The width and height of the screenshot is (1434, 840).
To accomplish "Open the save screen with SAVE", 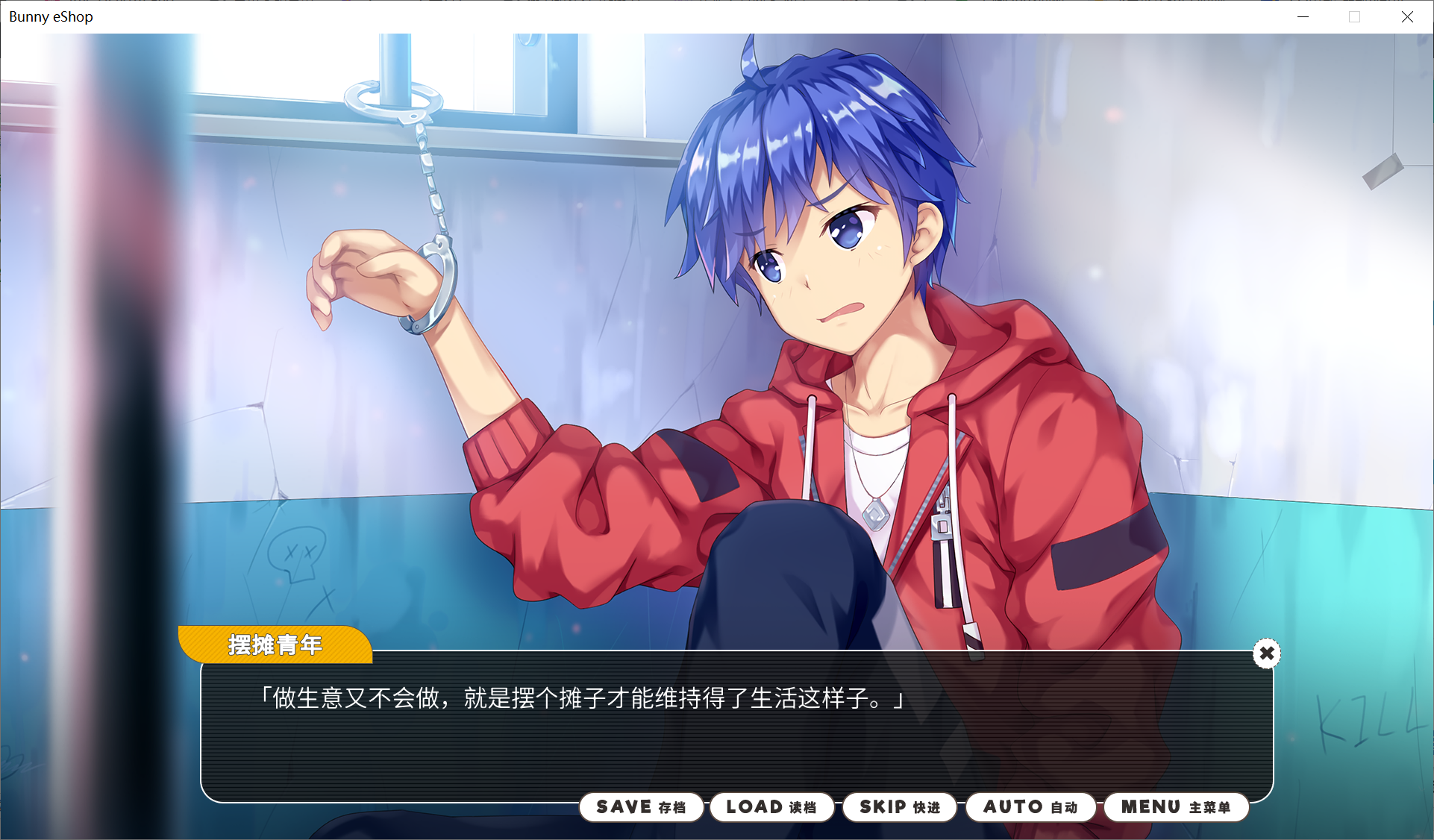I will pos(641,807).
